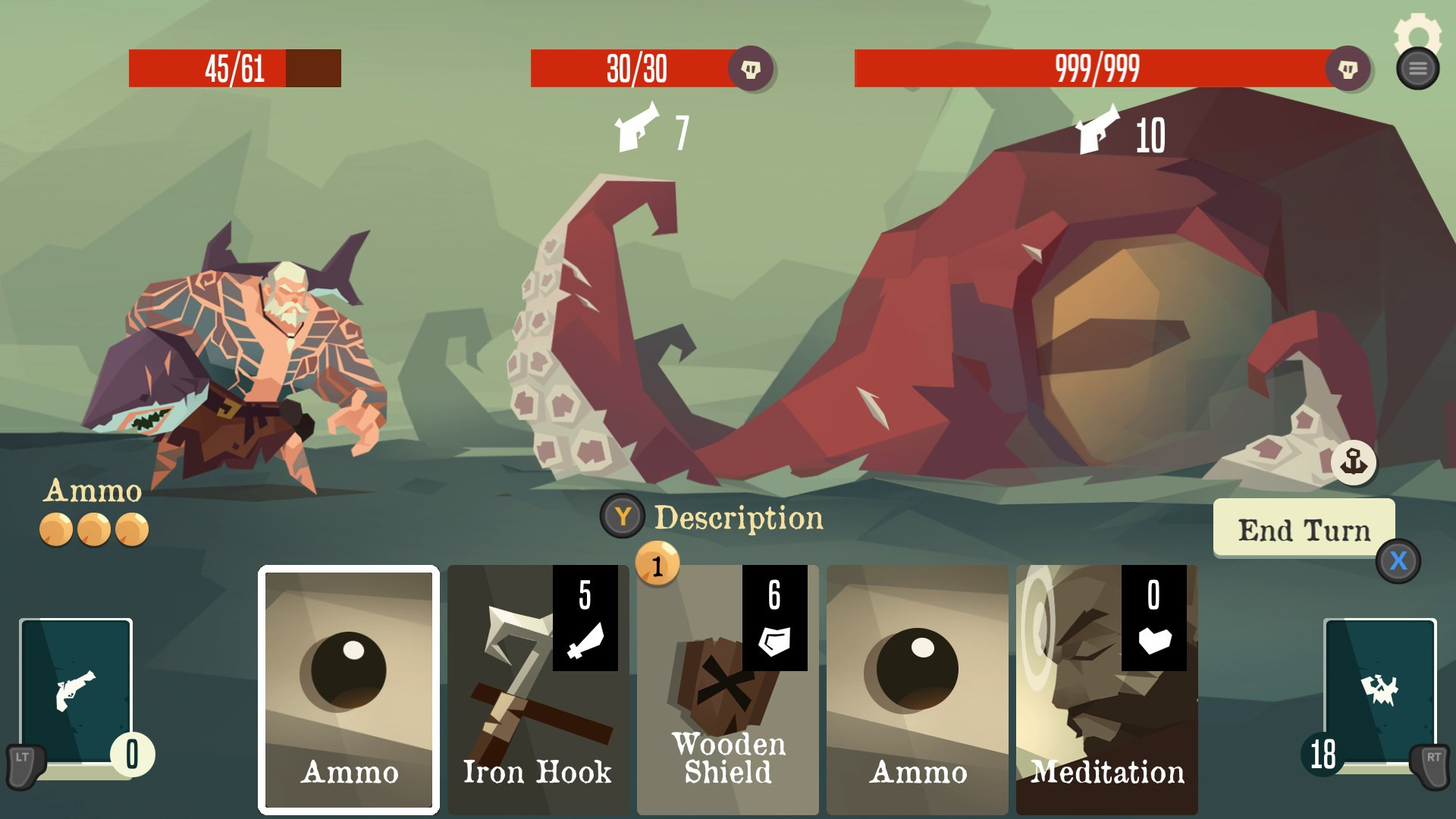
Task: Open the hamburger menu button
Action: coord(1417,69)
